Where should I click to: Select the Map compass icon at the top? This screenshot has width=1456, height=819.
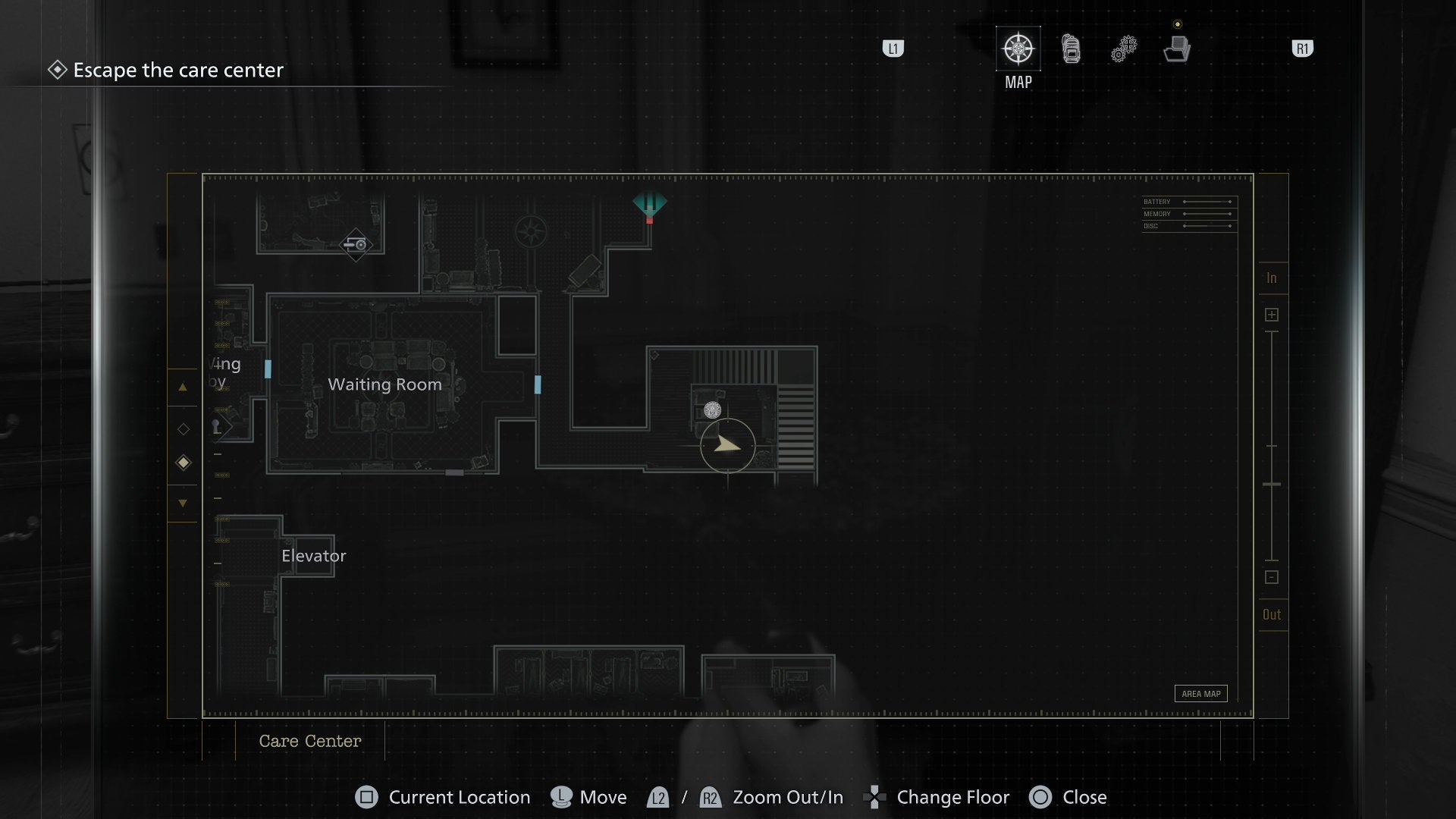[1018, 48]
